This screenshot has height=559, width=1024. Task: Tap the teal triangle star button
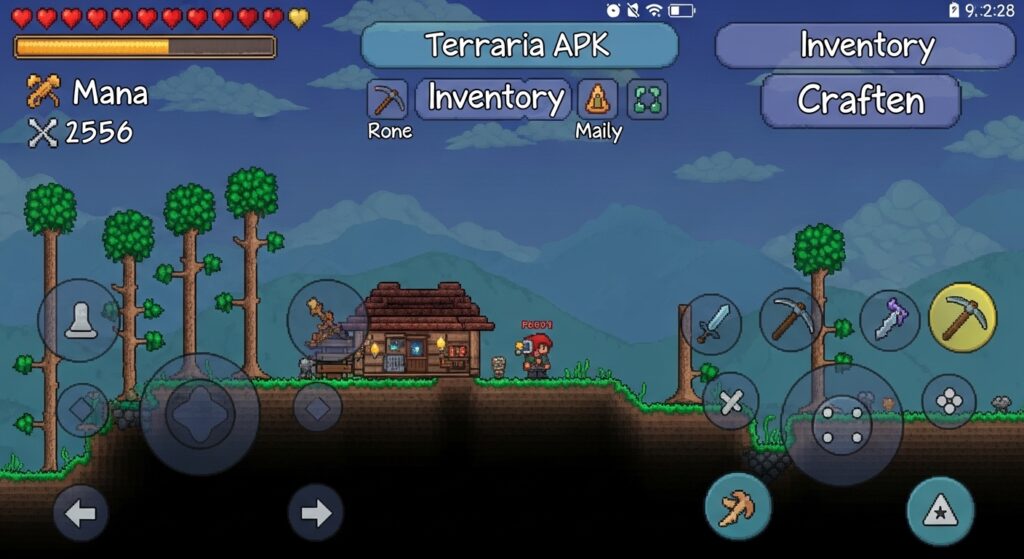click(940, 511)
